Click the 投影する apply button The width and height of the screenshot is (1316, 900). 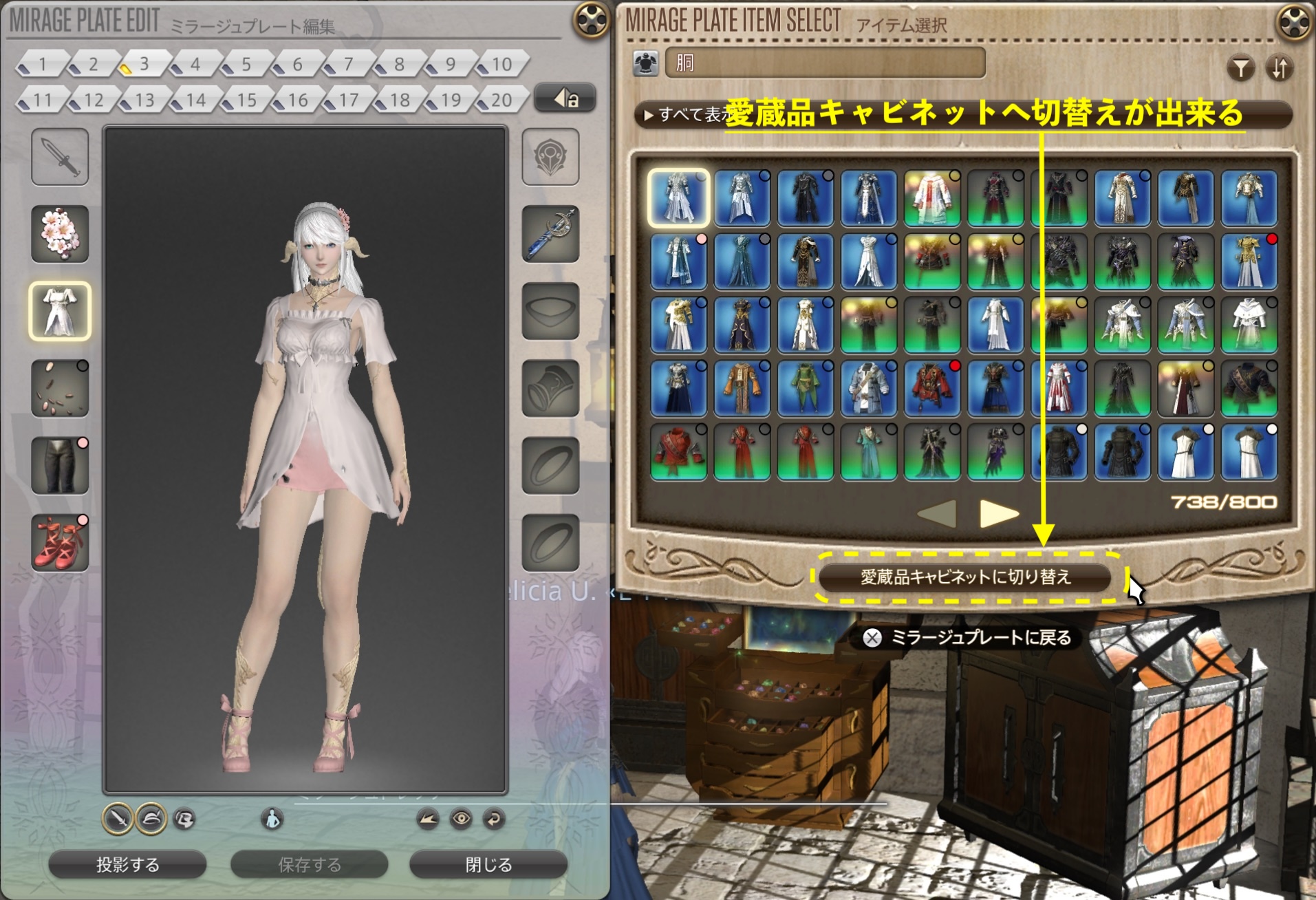(x=127, y=864)
